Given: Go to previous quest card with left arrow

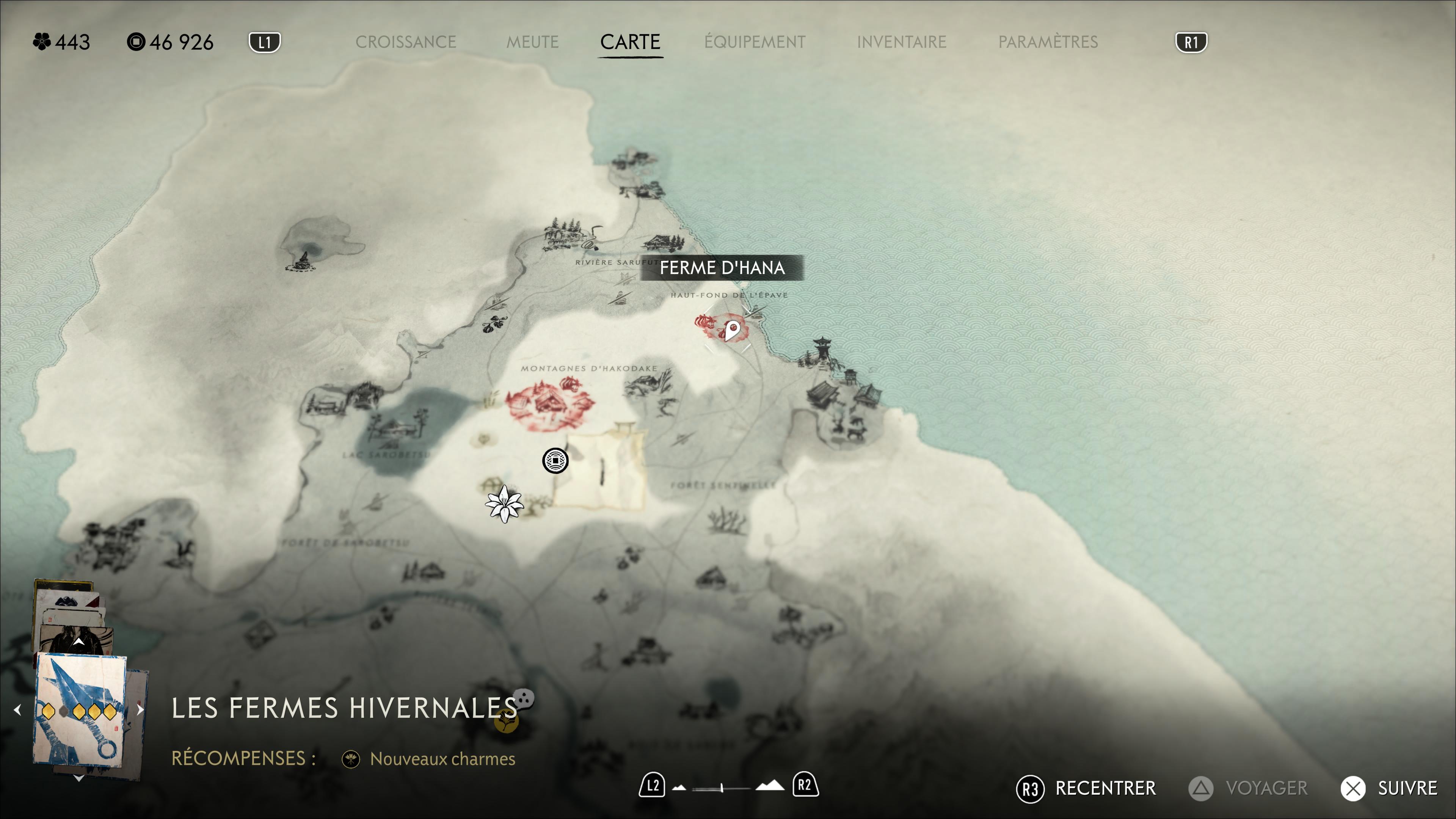Looking at the screenshot, I should (x=17, y=709).
